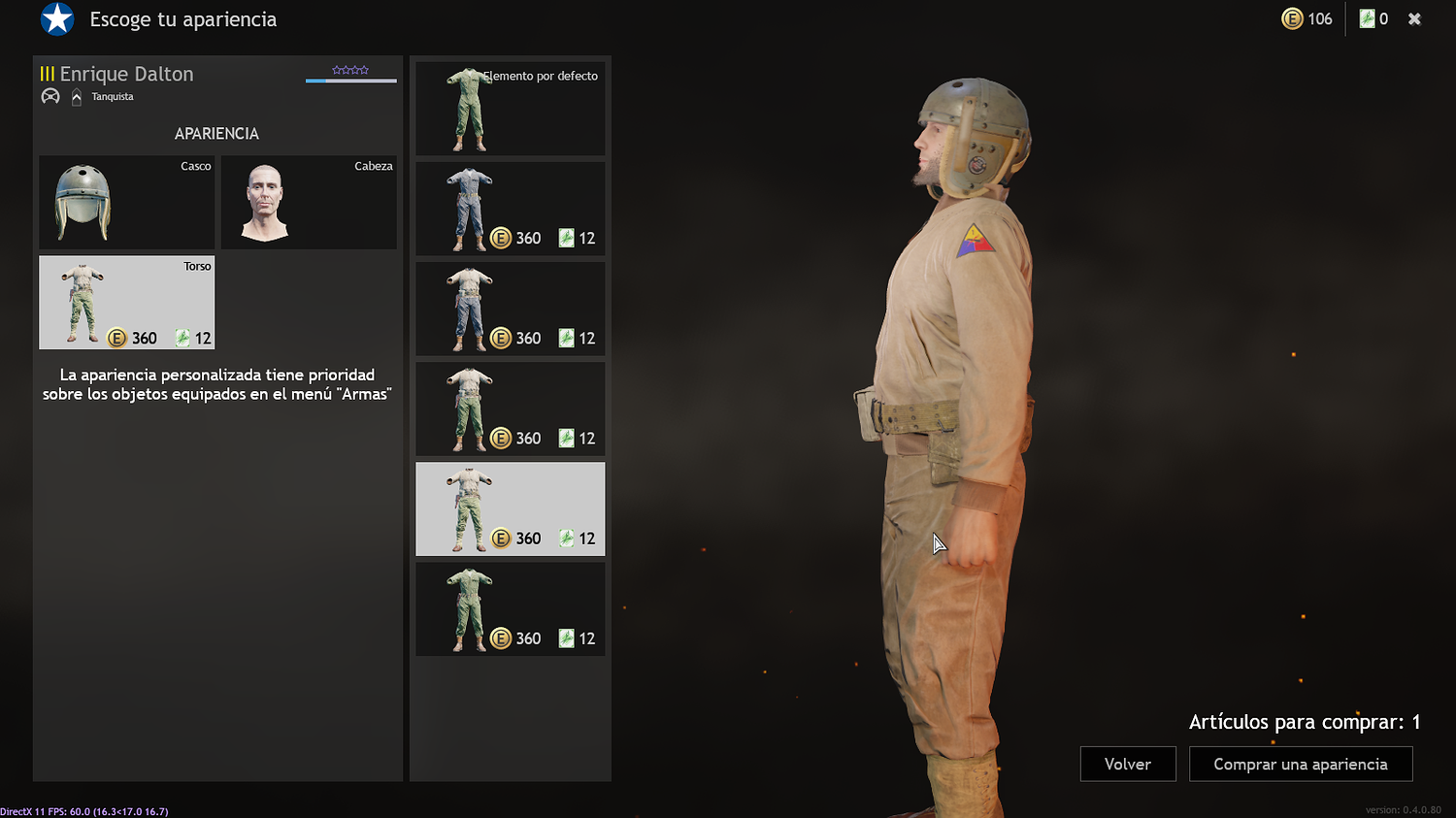Click the green appearance ticket icon
Image resolution: width=1456 pixels, height=818 pixels.
pos(1365,18)
